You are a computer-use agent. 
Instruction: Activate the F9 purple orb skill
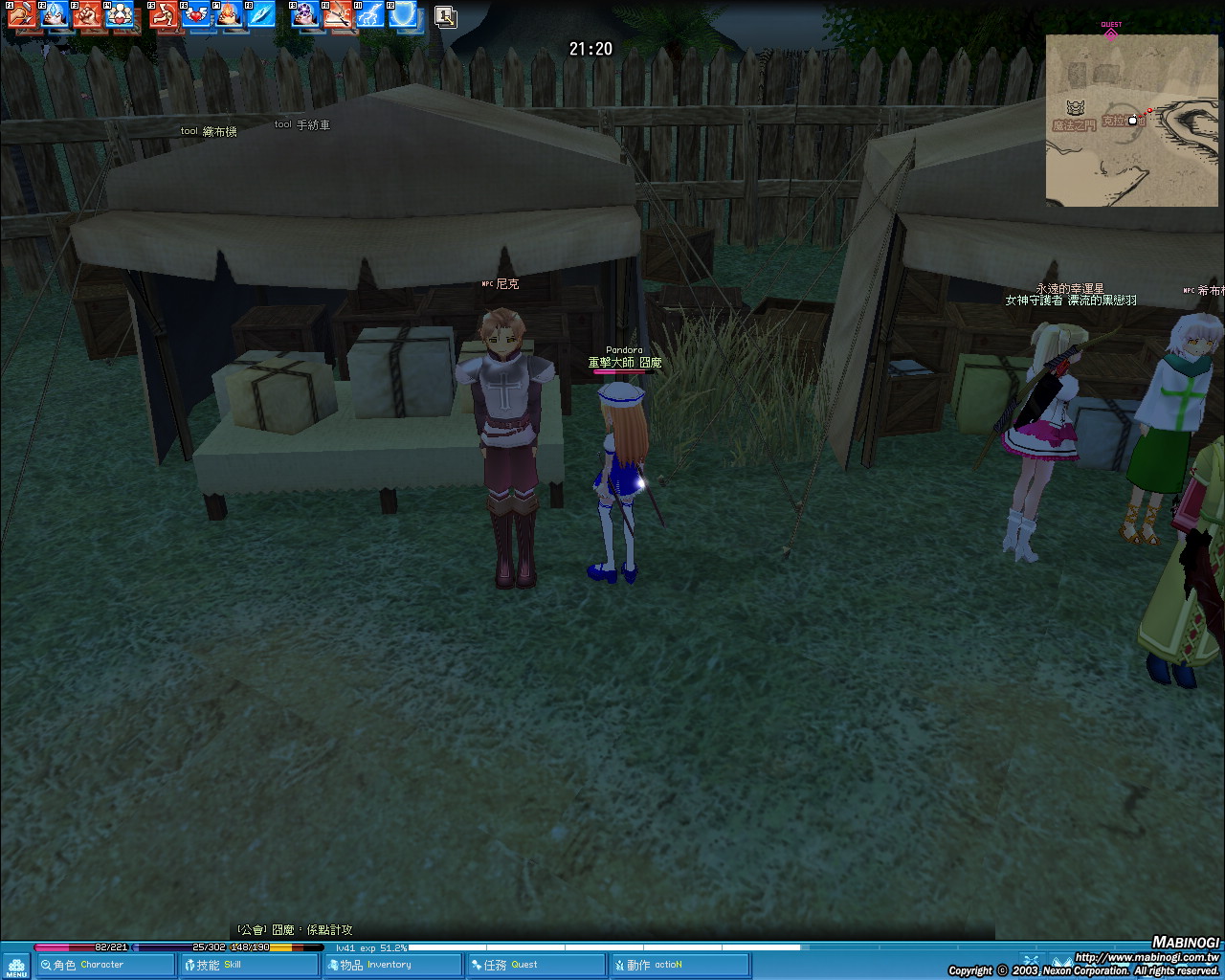click(306, 14)
